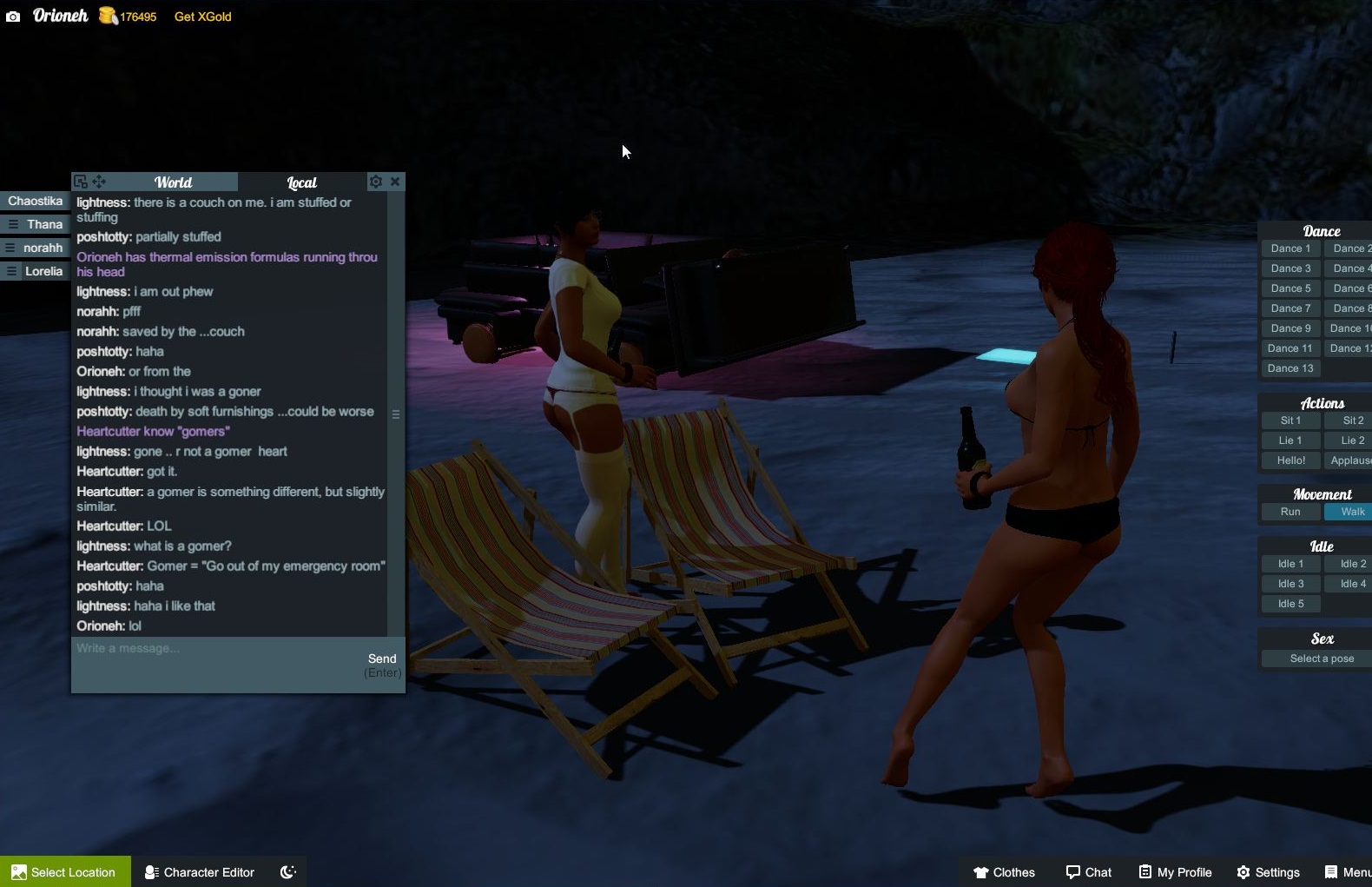1372x887 pixels.
Task: Open Settings from the bottom bar
Action: [1269, 872]
